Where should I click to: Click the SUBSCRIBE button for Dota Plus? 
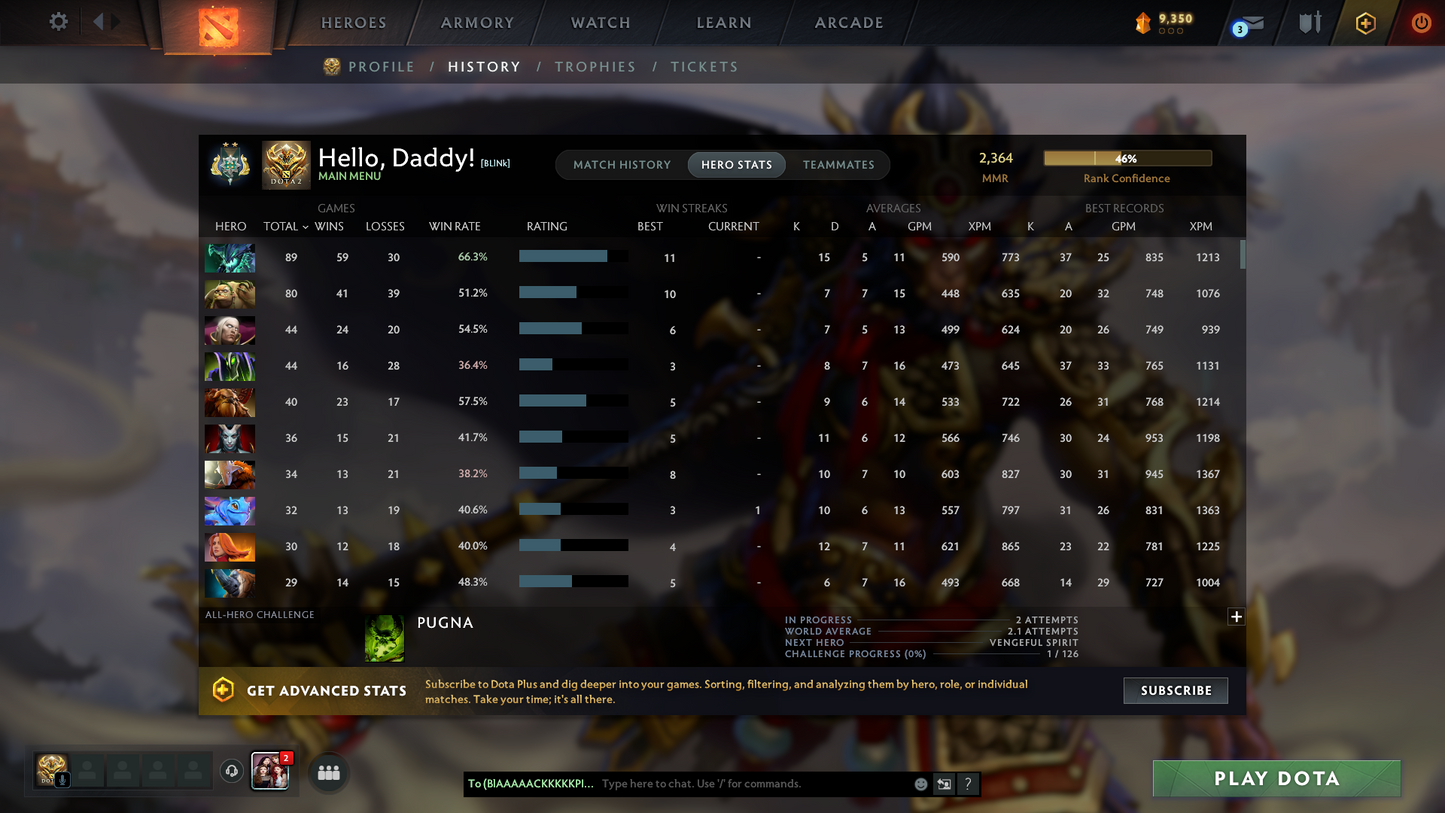pyautogui.click(x=1175, y=690)
